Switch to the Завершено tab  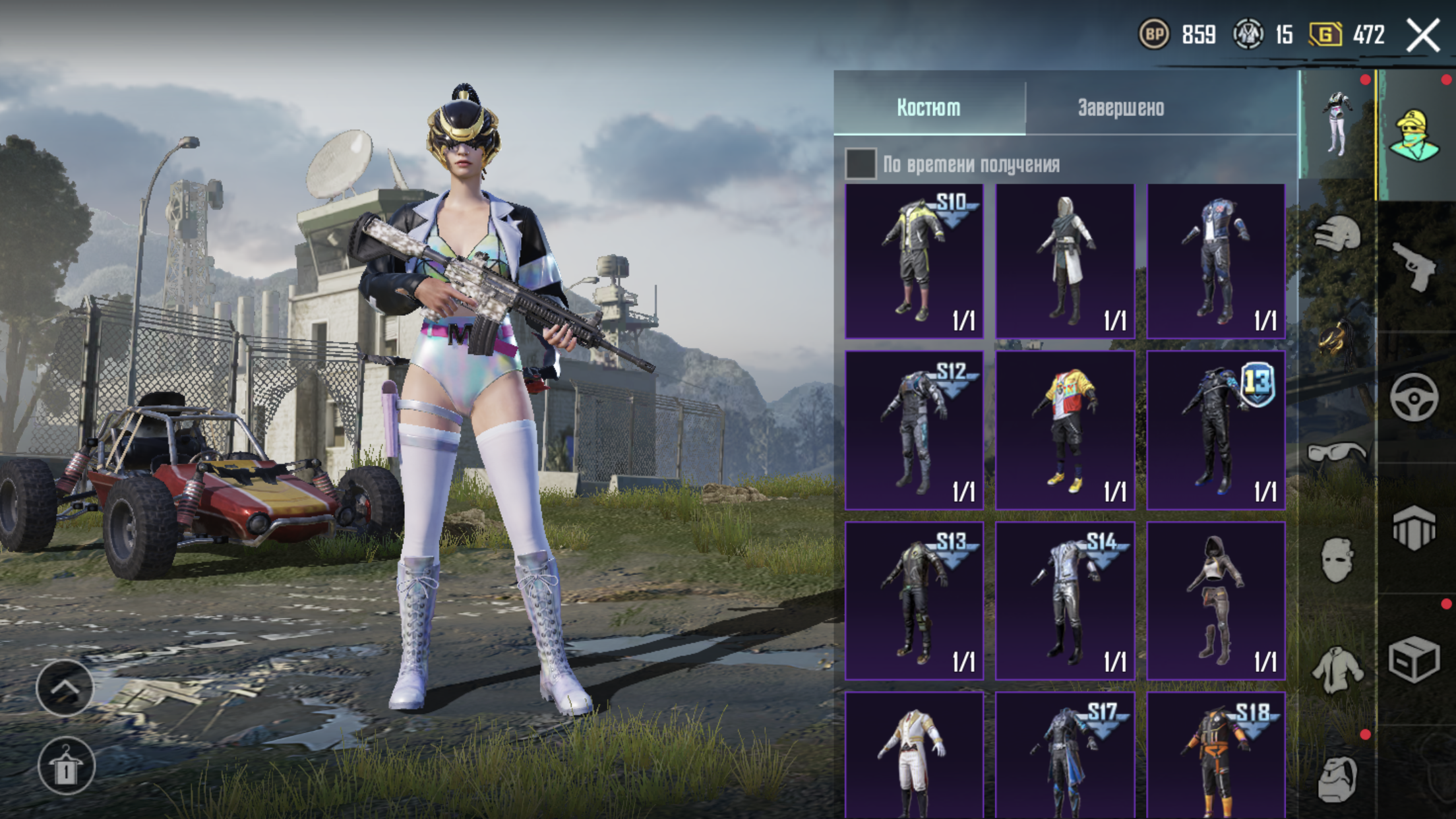point(1120,107)
